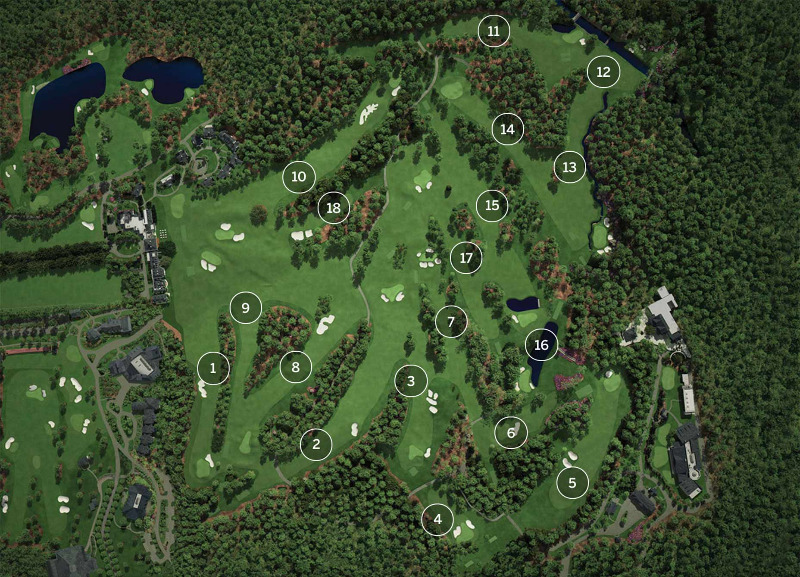Choose hole 7 marker
This screenshot has height=577, width=800.
point(451,322)
